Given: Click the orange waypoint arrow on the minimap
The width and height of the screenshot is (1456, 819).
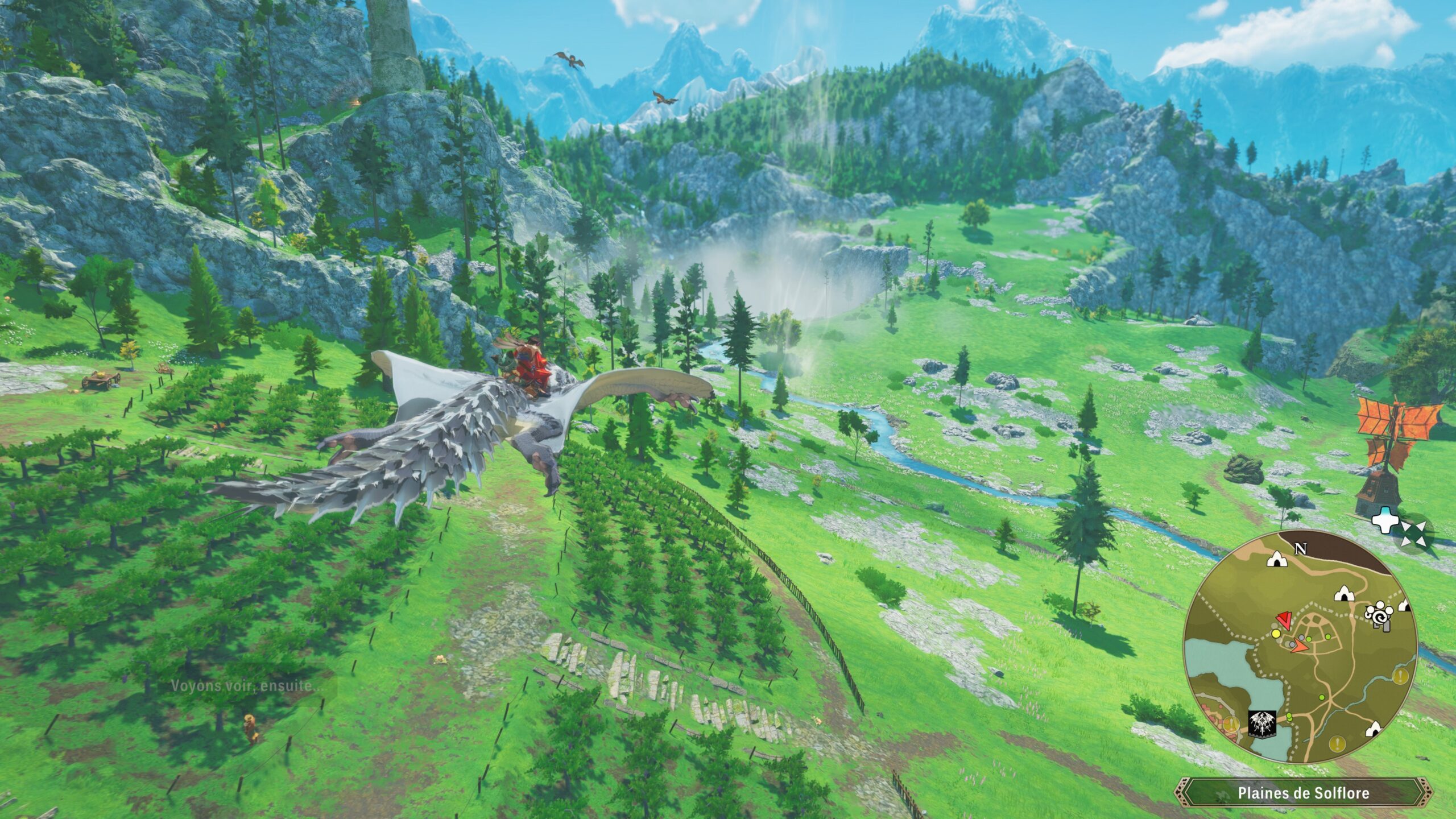Looking at the screenshot, I should click(1300, 647).
